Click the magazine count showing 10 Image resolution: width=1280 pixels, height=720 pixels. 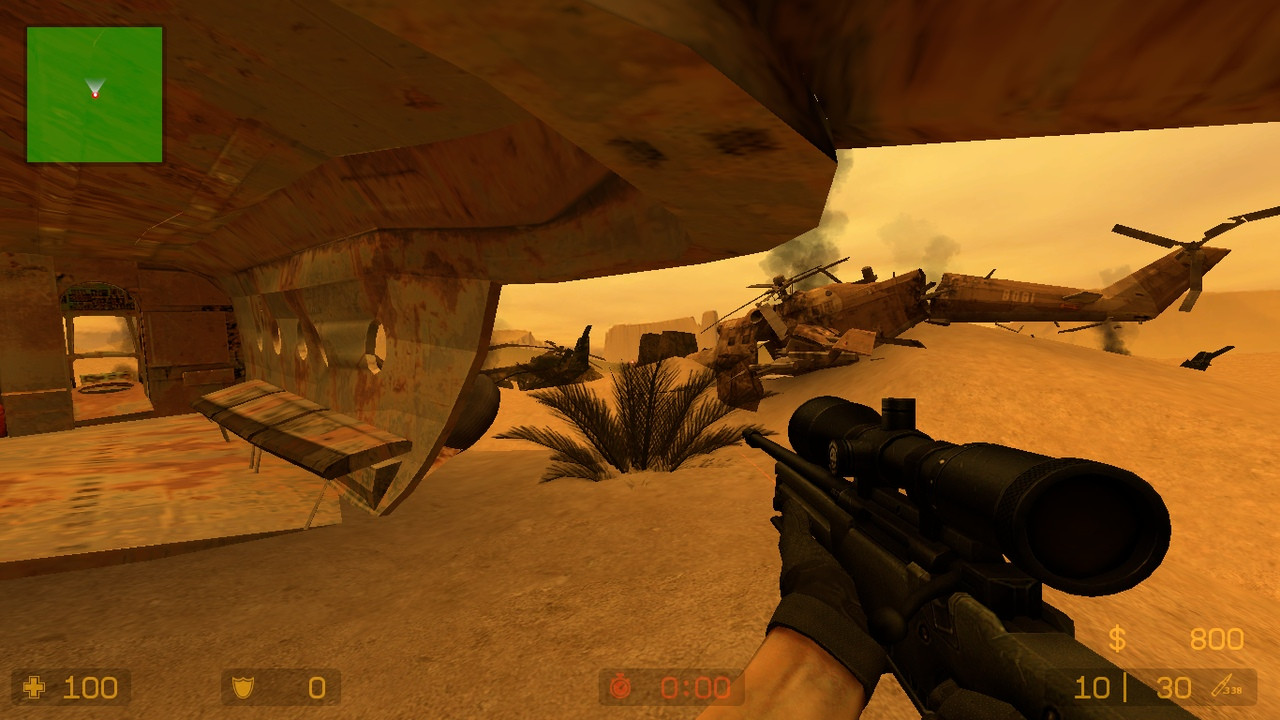(x=1095, y=688)
